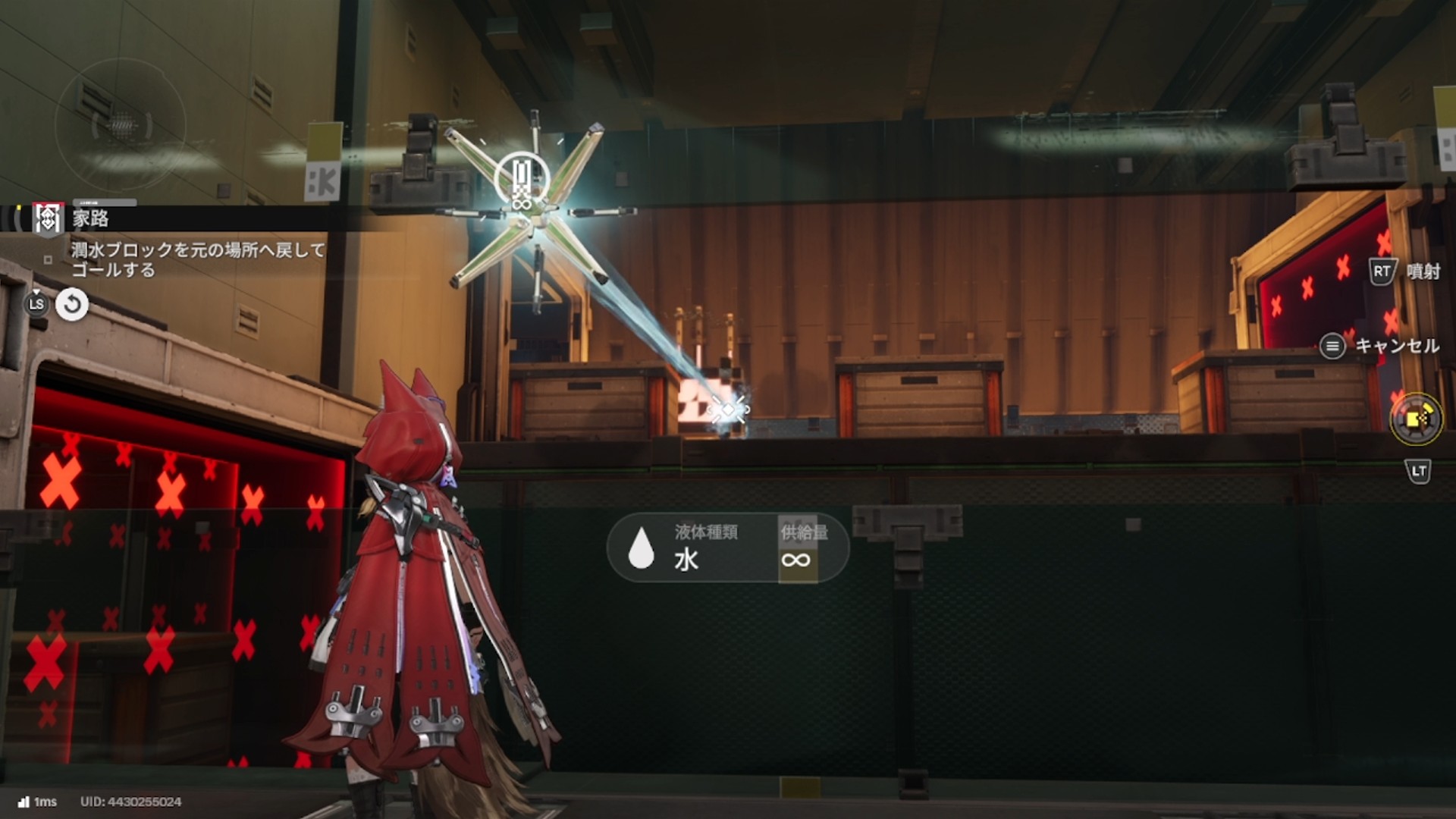Open the 家路 quest tracker
The width and height of the screenshot is (1456, 819).
90,219
